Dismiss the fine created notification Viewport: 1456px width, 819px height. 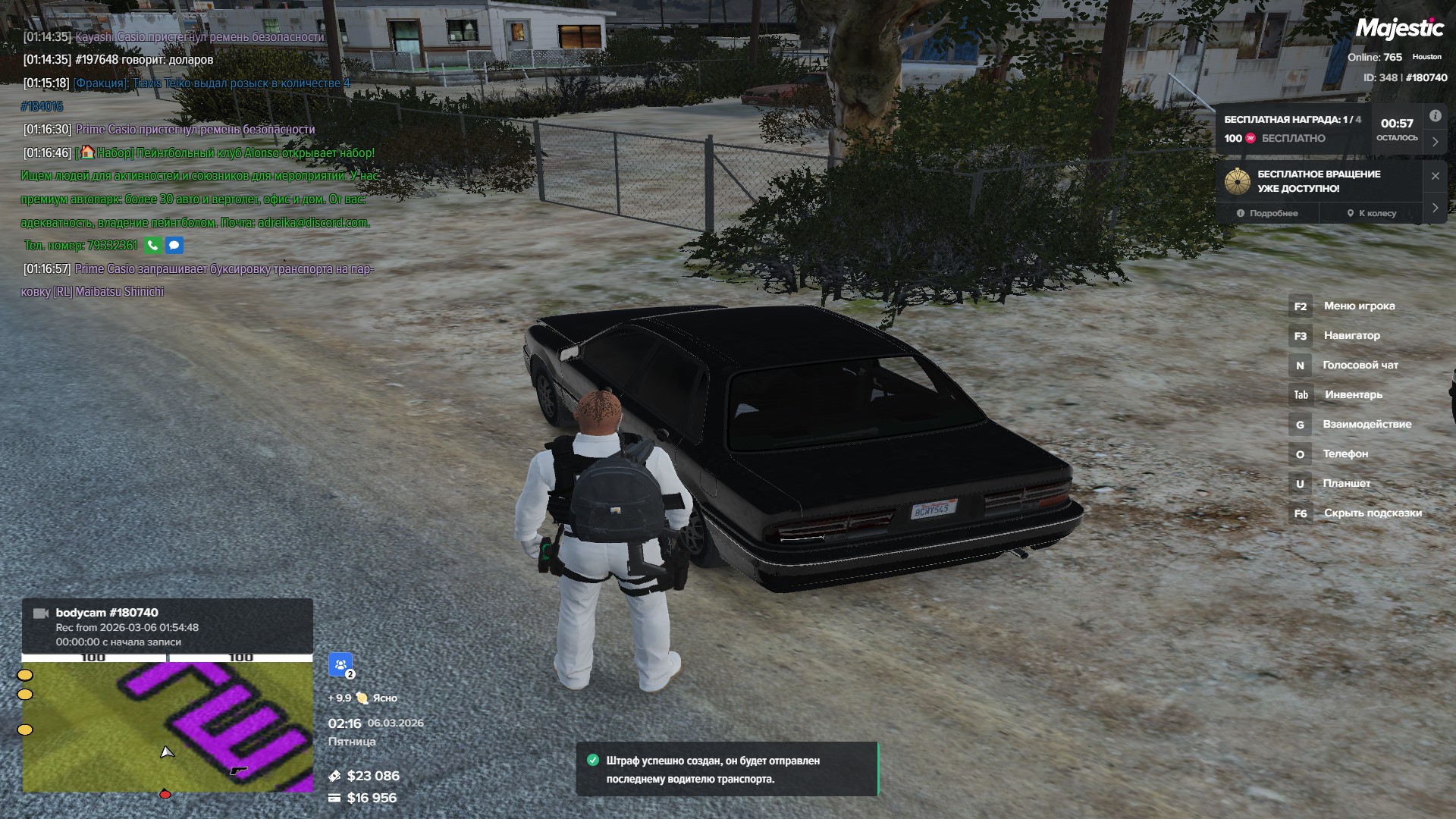pyautogui.click(x=726, y=769)
